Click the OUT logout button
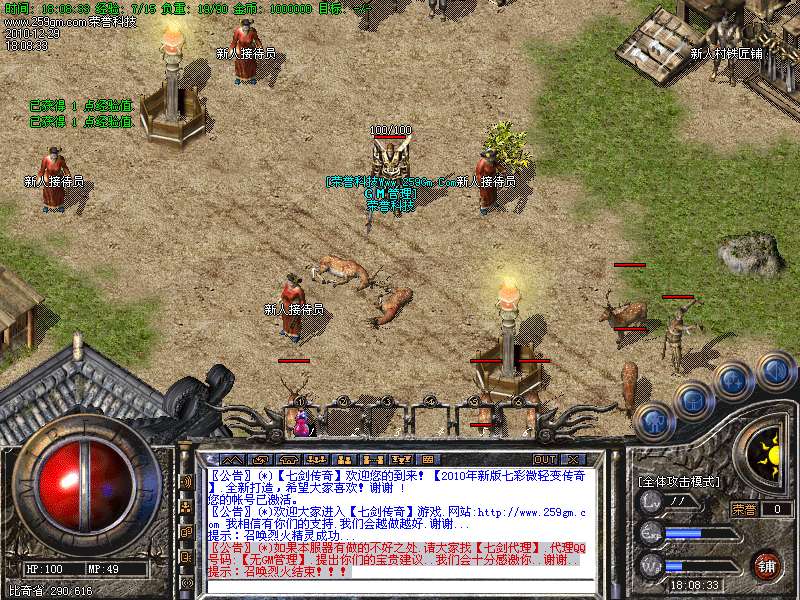Image resolution: width=800 pixels, height=600 pixels. 546,459
